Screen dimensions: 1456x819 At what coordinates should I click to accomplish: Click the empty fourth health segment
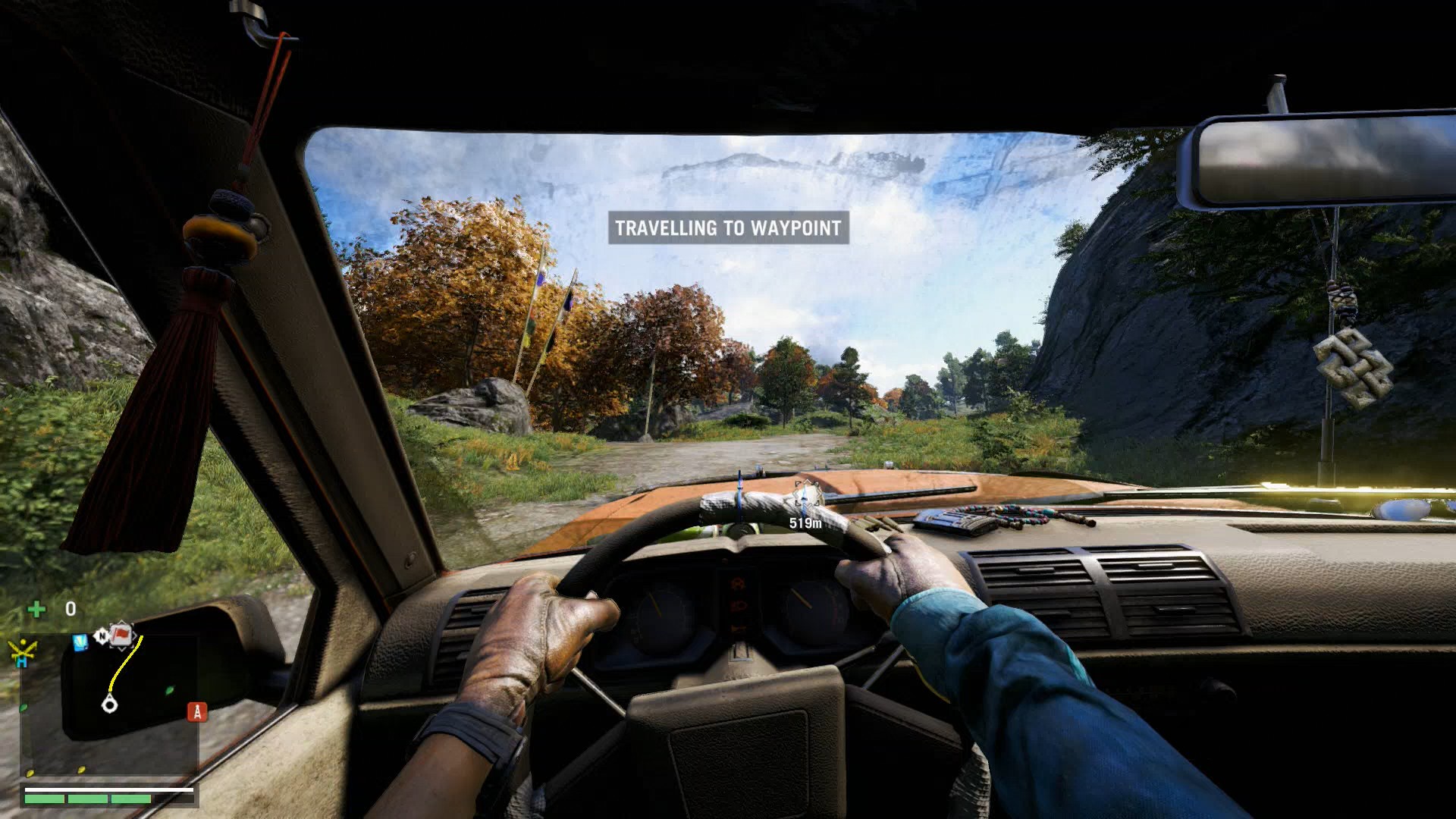pyautogui.click(x=175, y=799)
